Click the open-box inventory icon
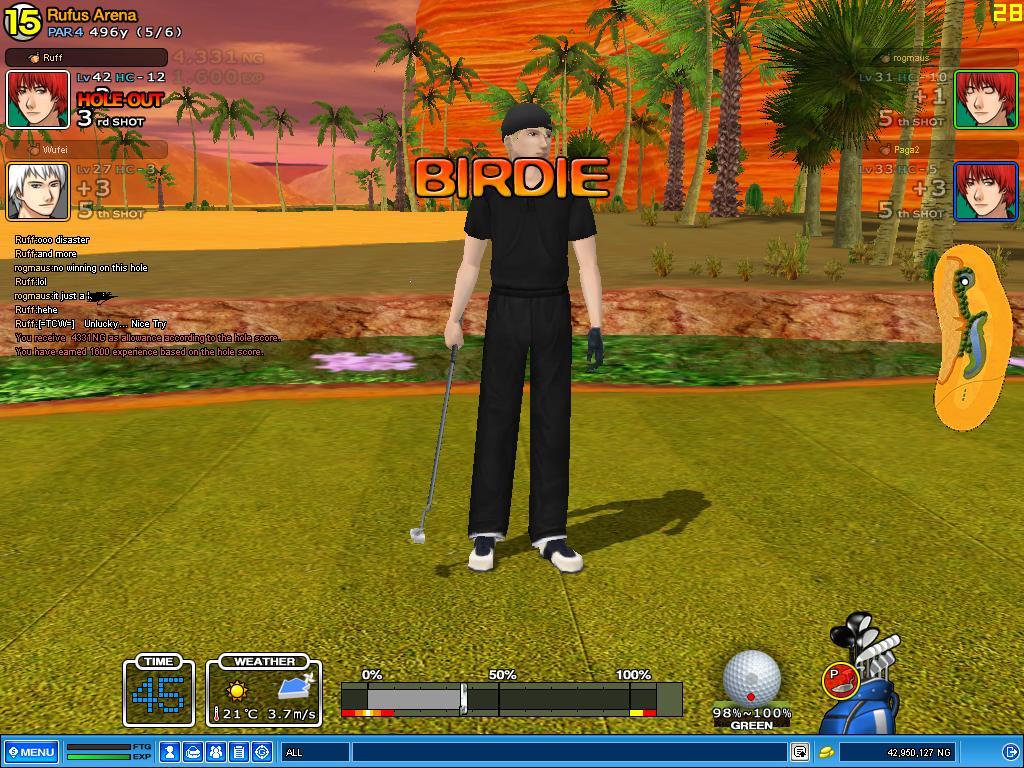The image size is (1024, 768). tap(193, 752)
